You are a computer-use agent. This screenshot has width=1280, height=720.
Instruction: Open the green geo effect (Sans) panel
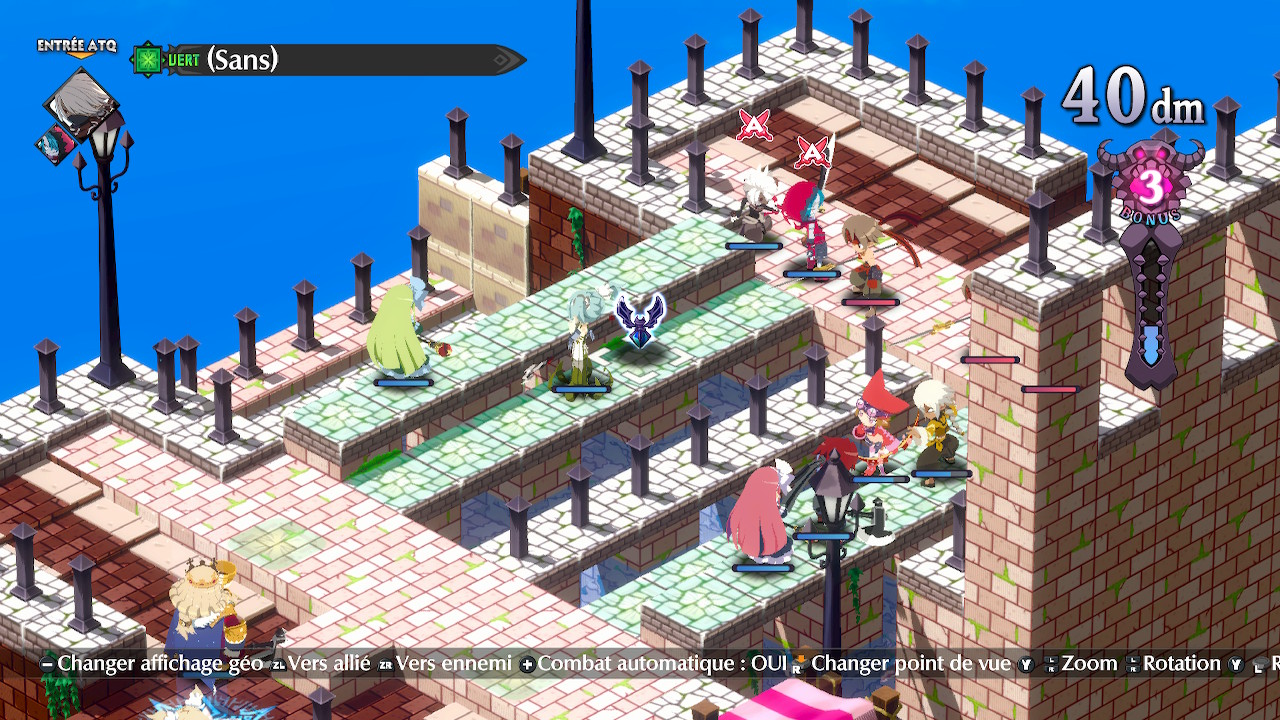[330, 60]
